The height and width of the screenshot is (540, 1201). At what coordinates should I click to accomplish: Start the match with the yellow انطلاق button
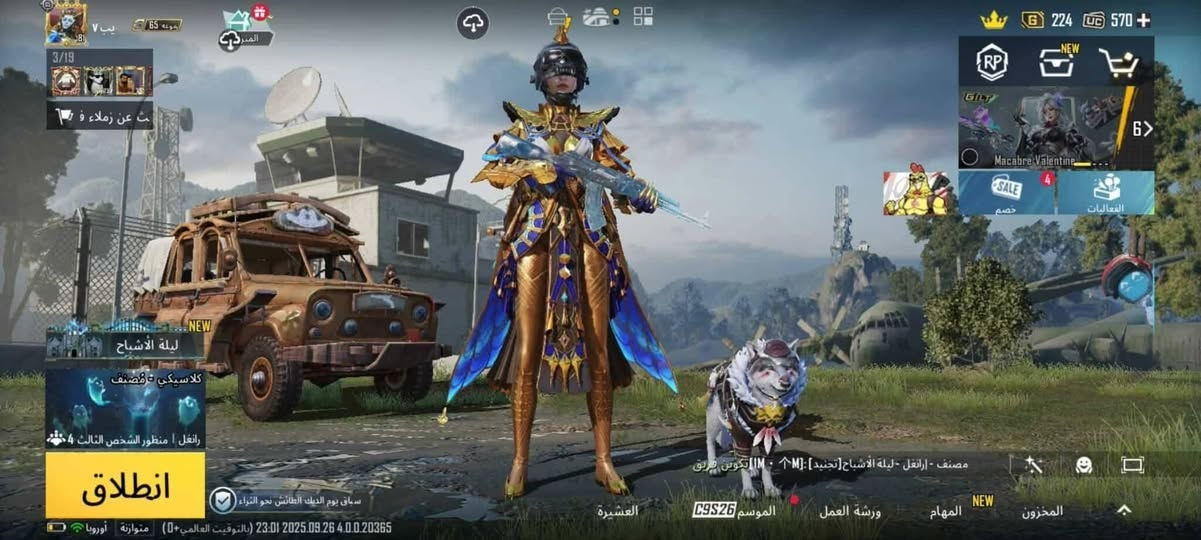click(125, 485)
